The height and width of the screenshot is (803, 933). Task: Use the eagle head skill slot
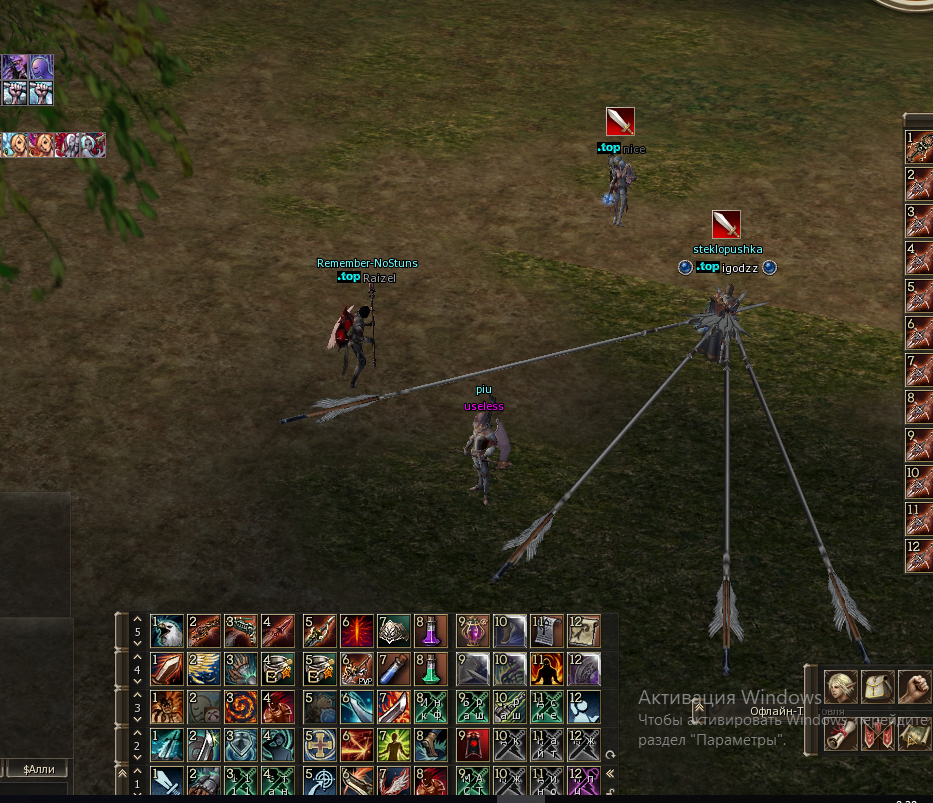click(x=167, y=630)
